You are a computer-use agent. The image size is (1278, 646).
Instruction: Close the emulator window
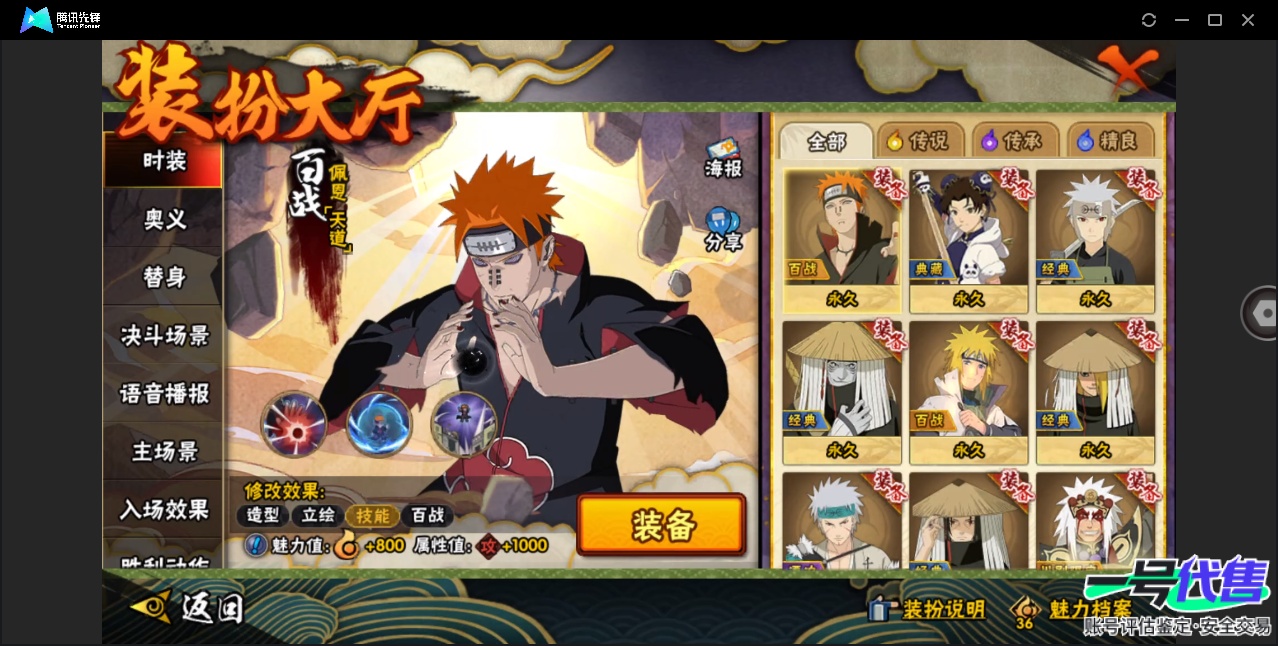[x=1248, y=20]
